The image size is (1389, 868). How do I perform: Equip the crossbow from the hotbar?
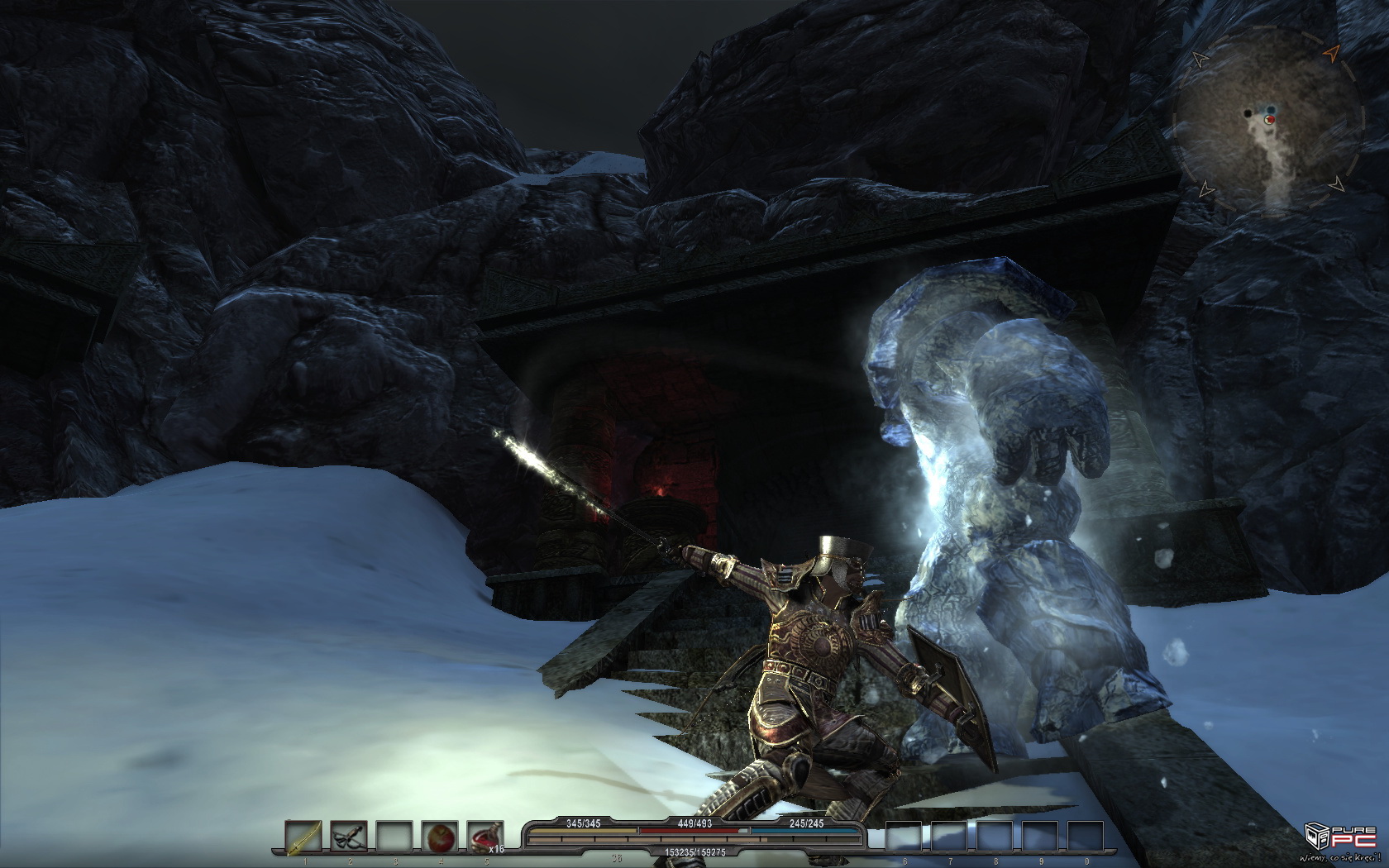[349, 837]
